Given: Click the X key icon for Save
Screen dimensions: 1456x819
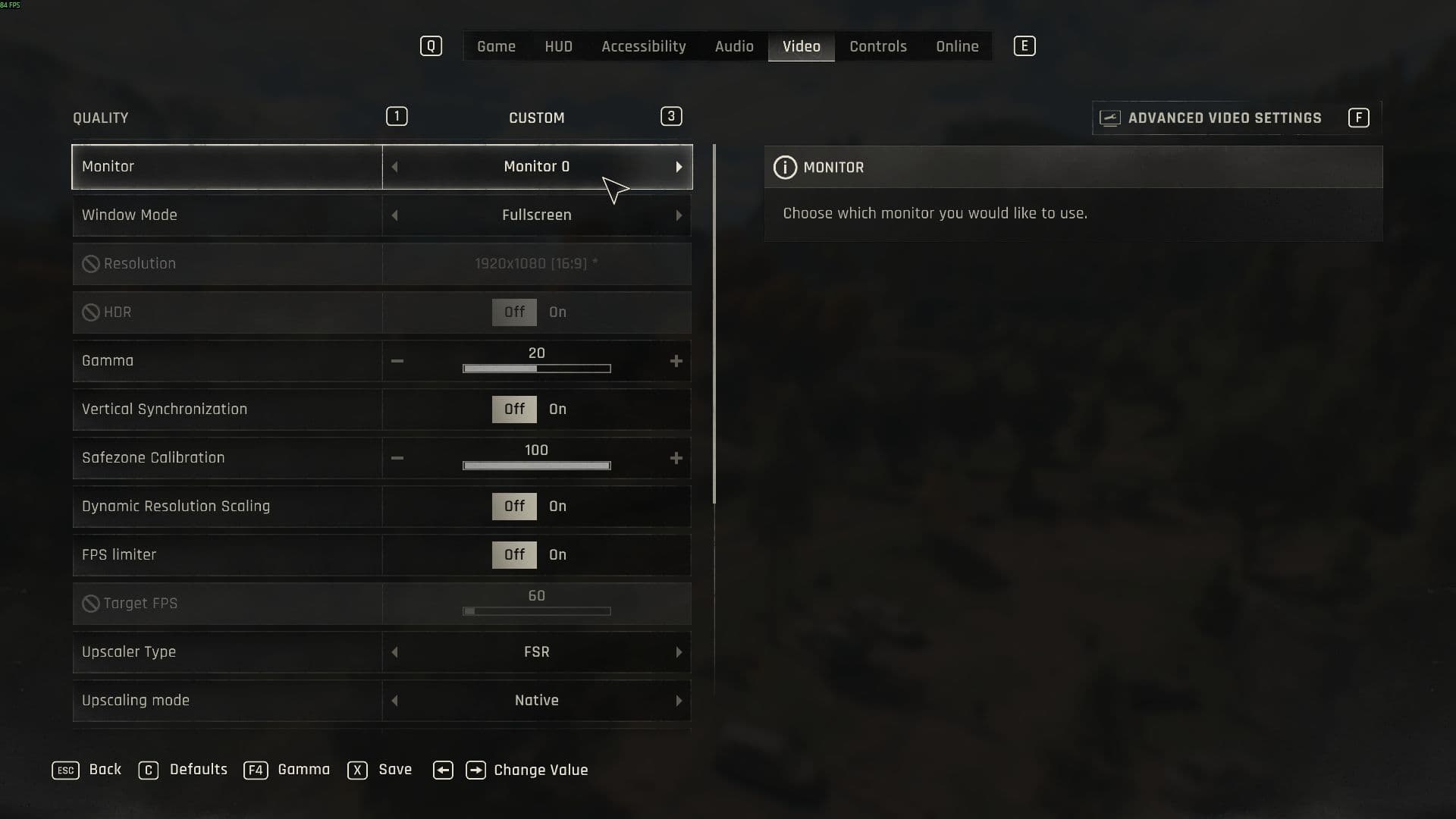Looking at the screenshot, I should point(357,770).
